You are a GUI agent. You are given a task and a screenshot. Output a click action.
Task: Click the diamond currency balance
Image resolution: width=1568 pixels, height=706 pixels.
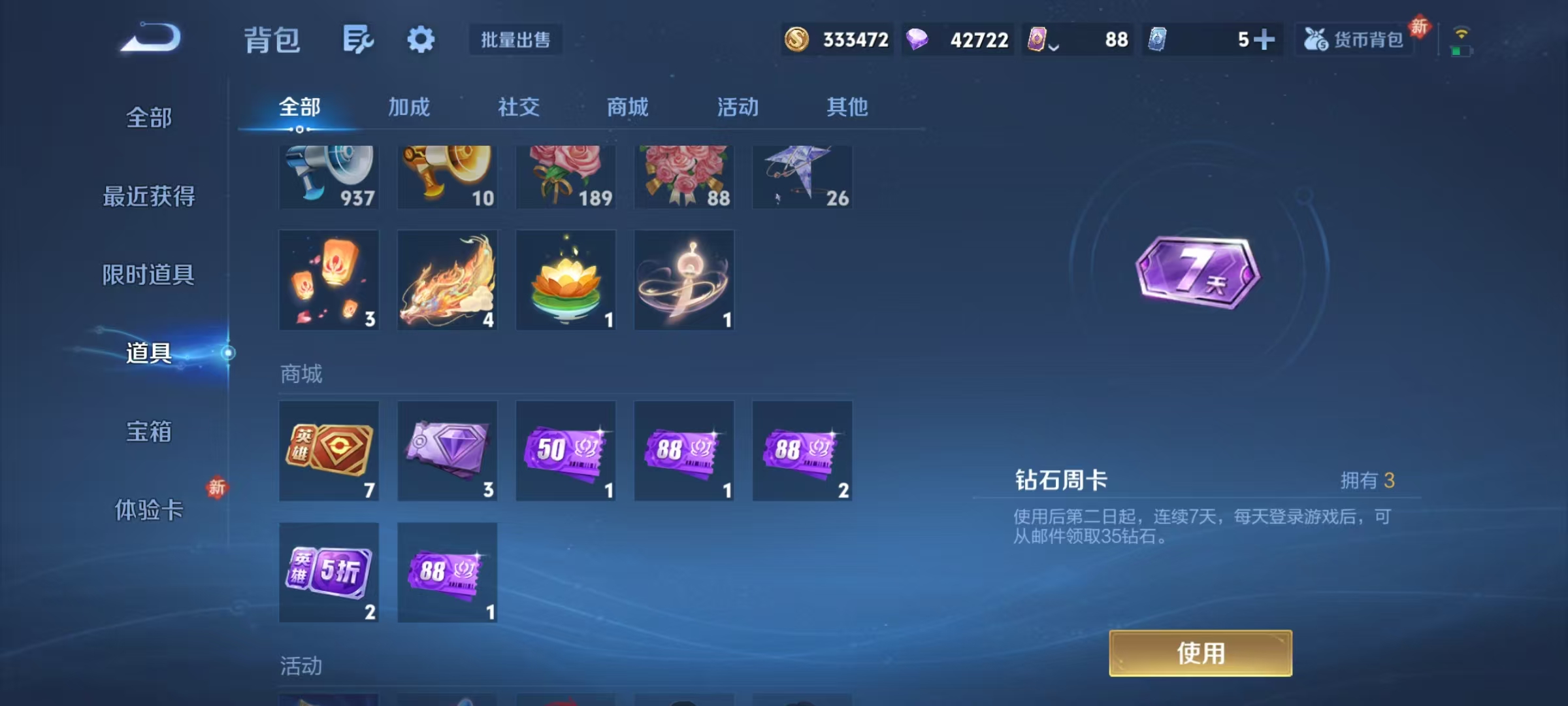[x=957, y=39]
